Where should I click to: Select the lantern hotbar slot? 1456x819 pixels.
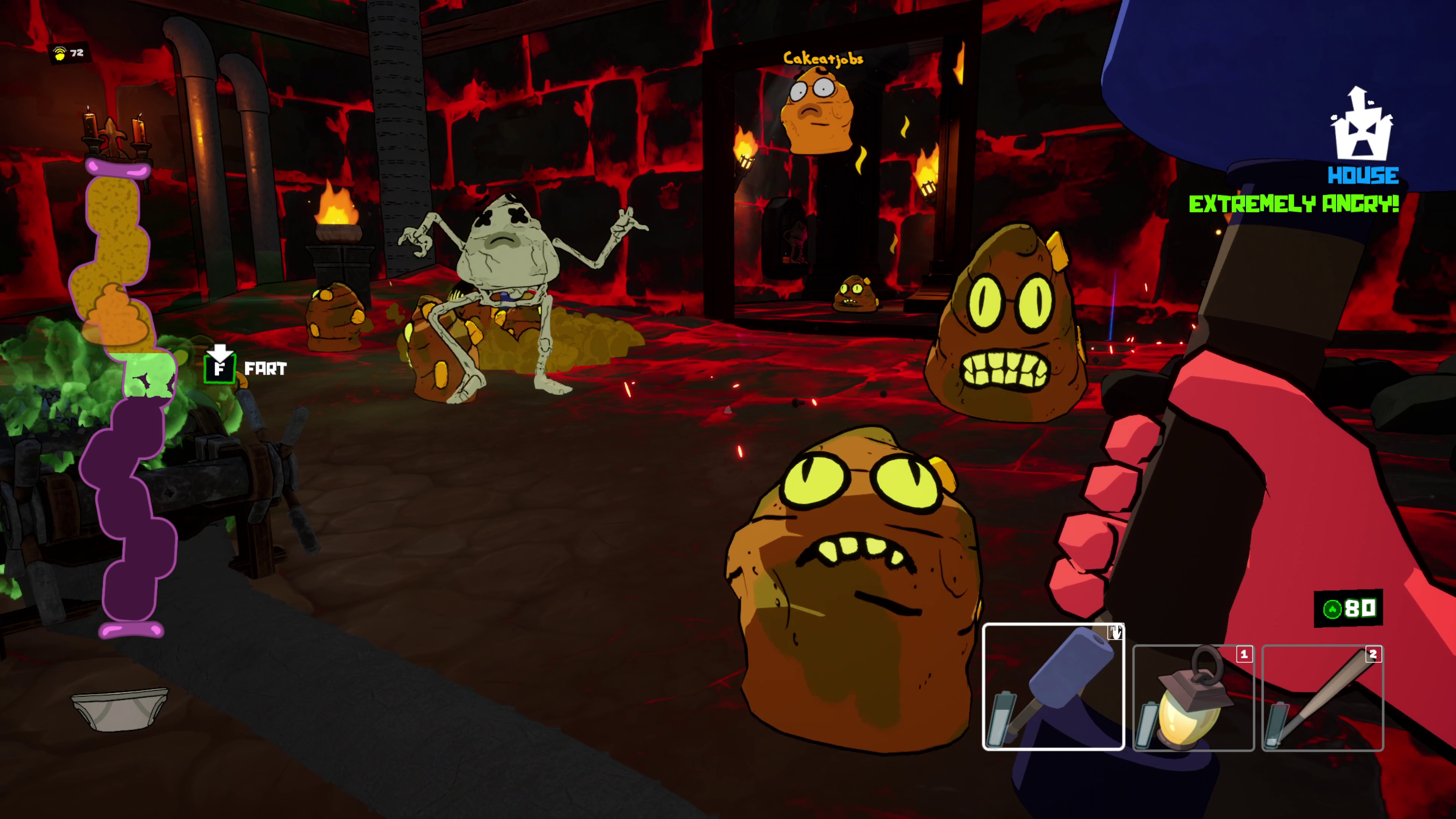click(x=1193, y=698)
